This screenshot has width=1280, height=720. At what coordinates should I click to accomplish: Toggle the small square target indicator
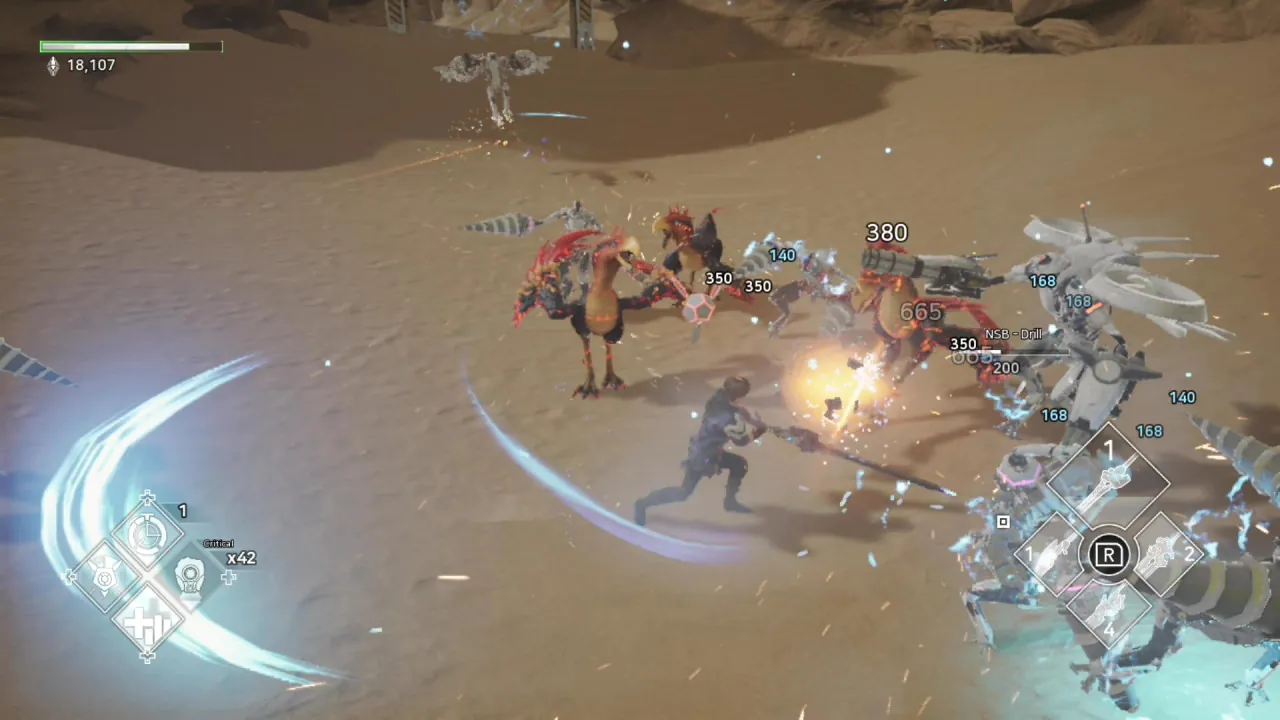pyautogui.click(x=1003, y=521)
